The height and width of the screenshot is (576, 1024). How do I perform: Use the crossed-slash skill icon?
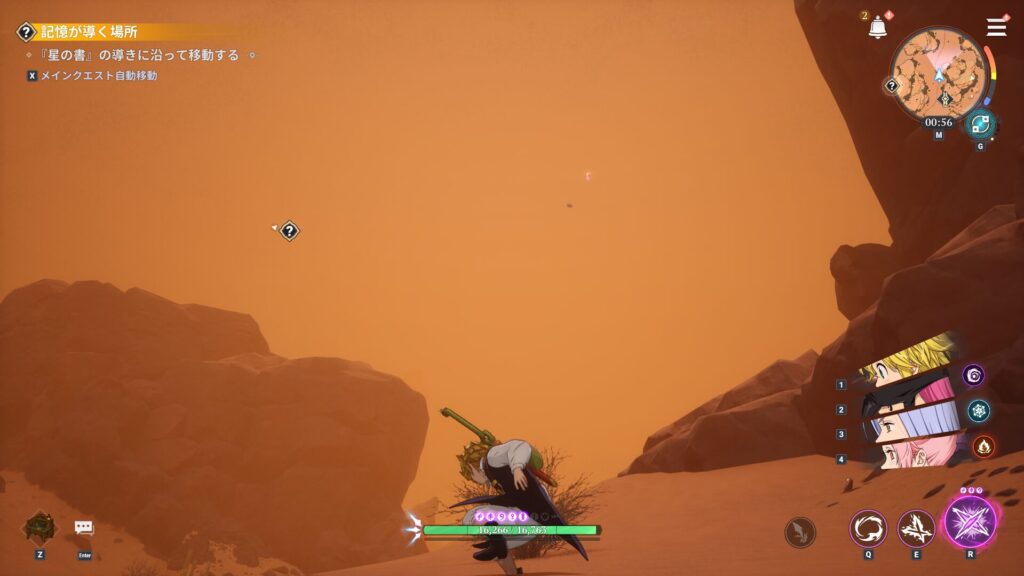click(x=916, y=528)
